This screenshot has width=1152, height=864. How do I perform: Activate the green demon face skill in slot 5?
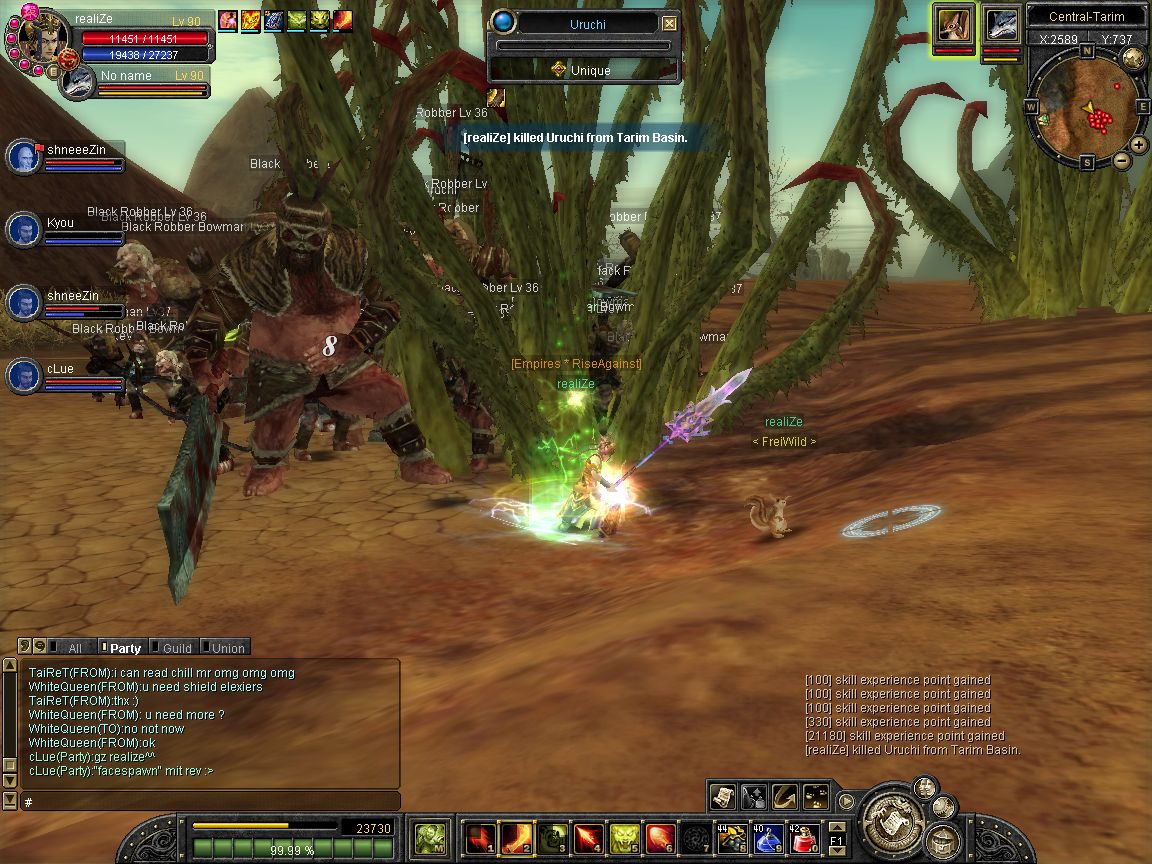(x=624, y=838)
